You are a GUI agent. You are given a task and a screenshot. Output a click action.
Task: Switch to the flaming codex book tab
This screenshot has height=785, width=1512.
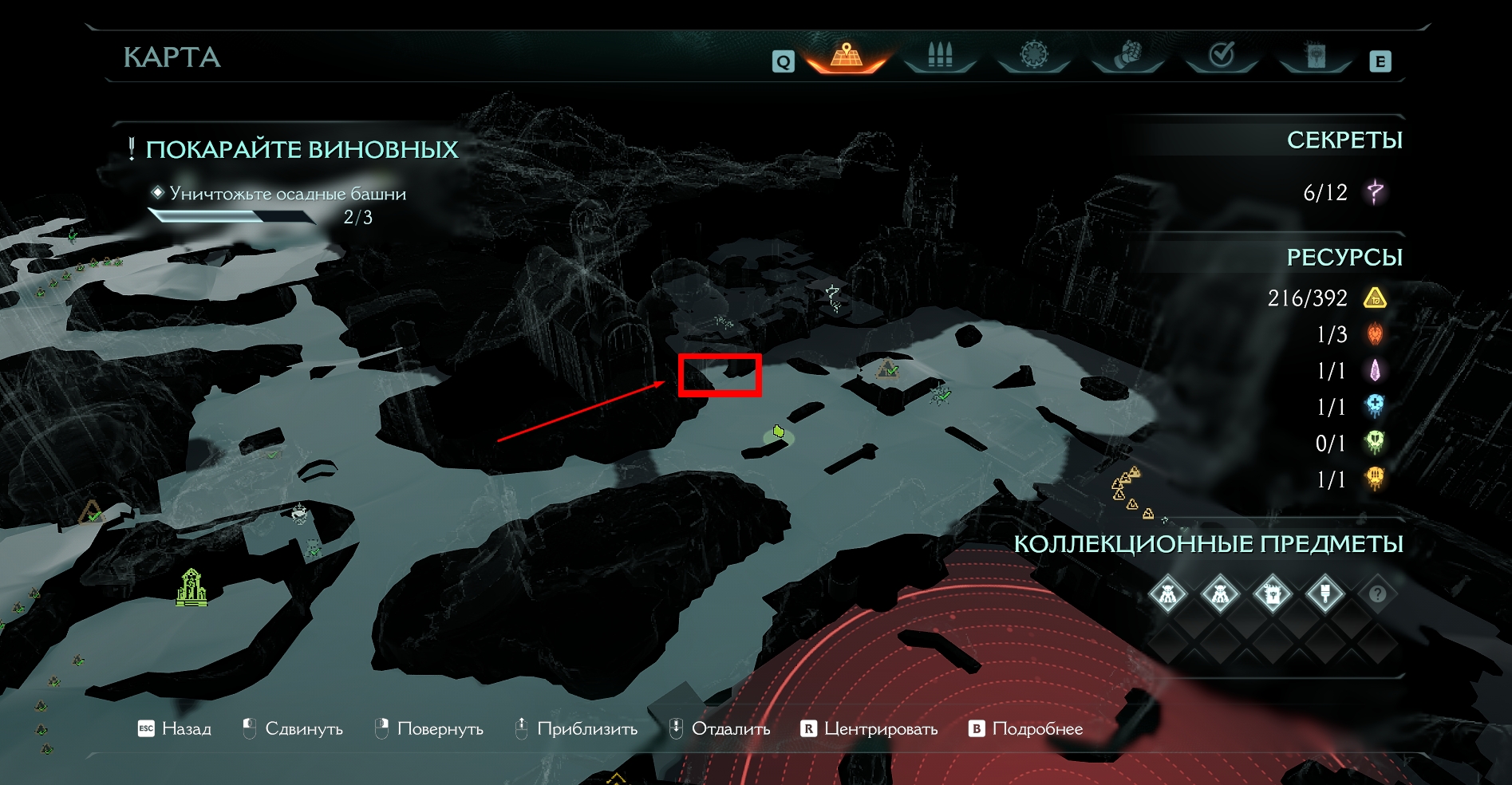click(1315, 56)
